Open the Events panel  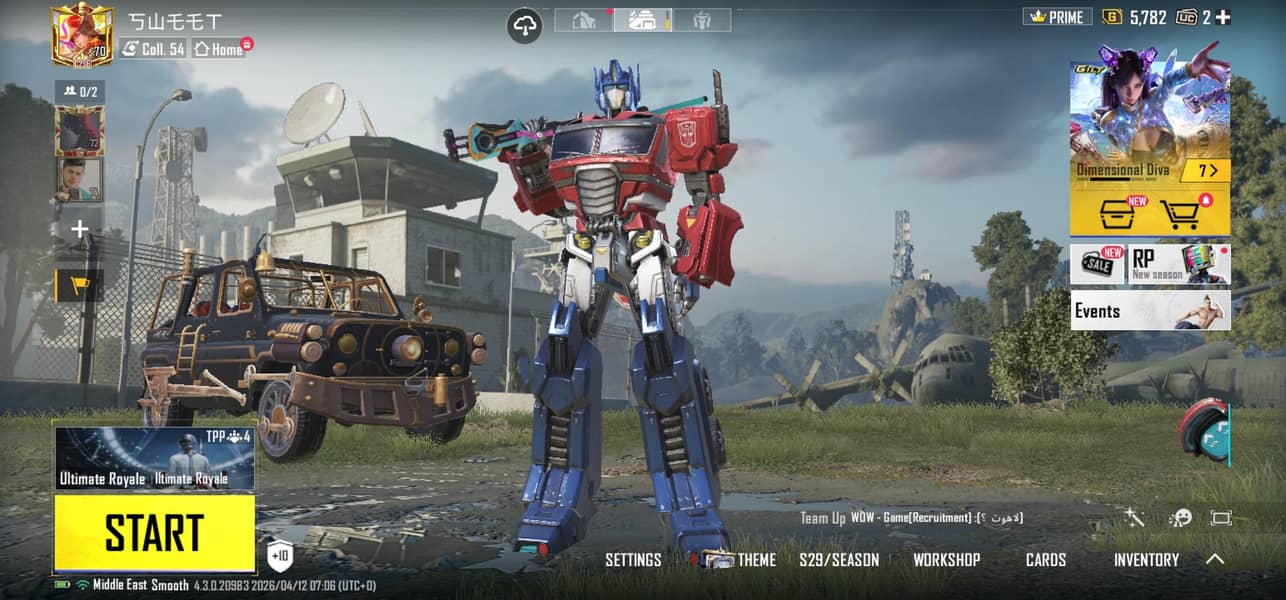coord(1149,311)
